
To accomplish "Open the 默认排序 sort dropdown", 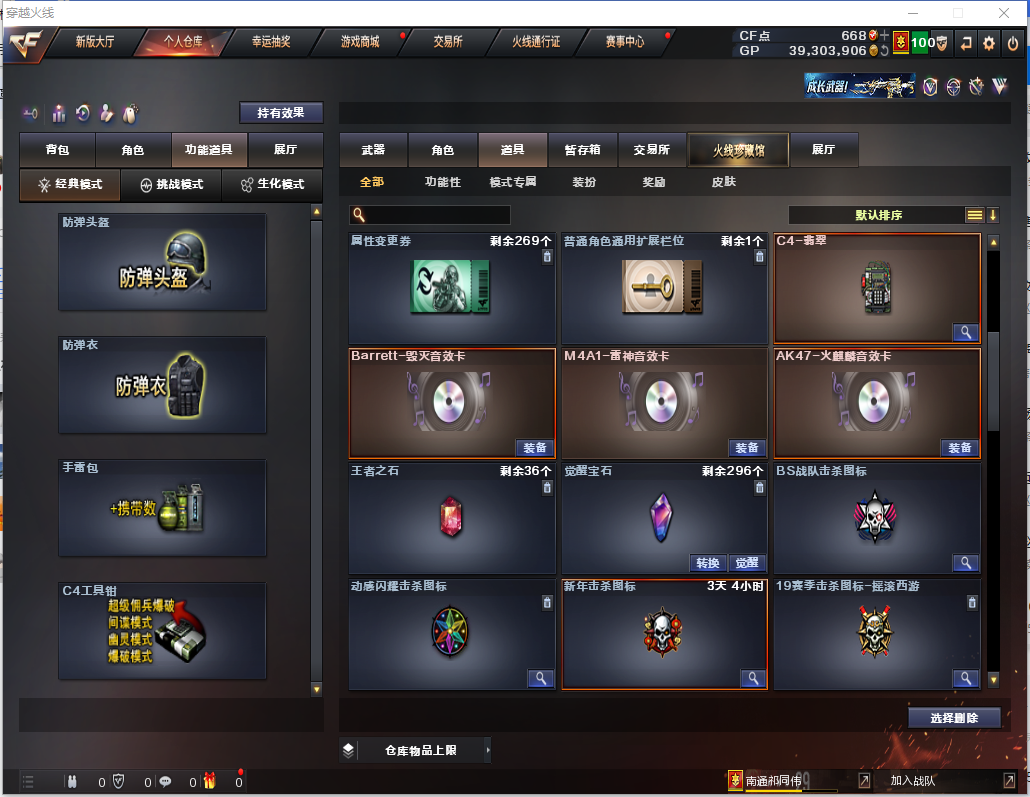I will coord(878,215).
